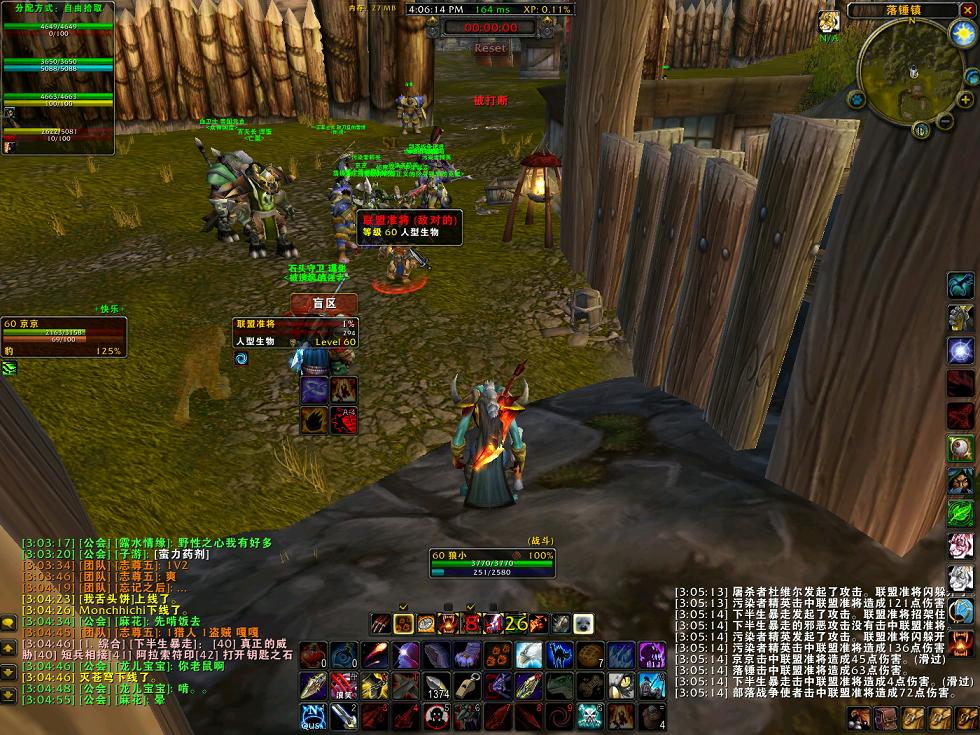Activate the blue N compass quest icon

coord(312,716)
